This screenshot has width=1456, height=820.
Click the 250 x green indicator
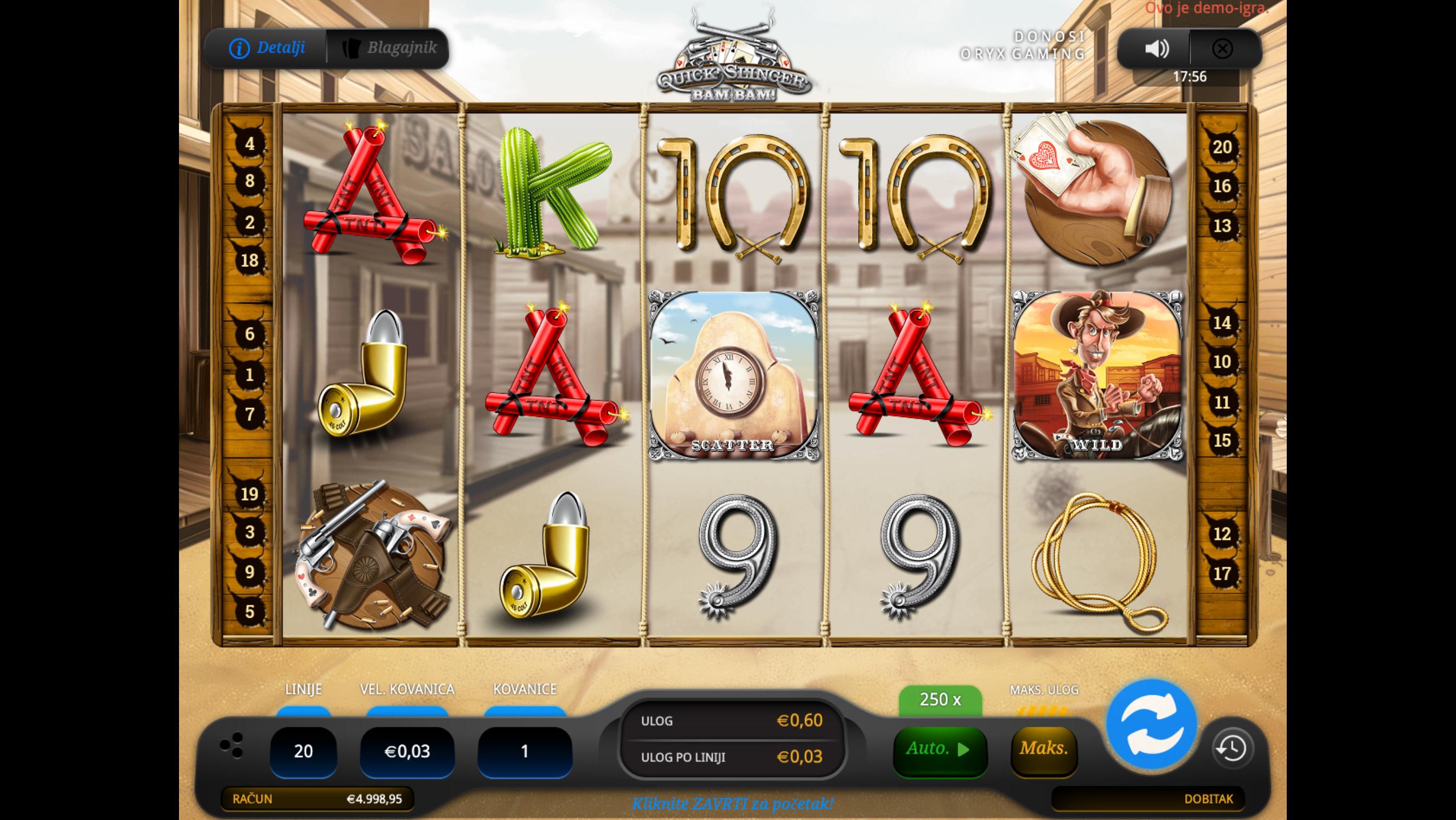coord(940,700)
